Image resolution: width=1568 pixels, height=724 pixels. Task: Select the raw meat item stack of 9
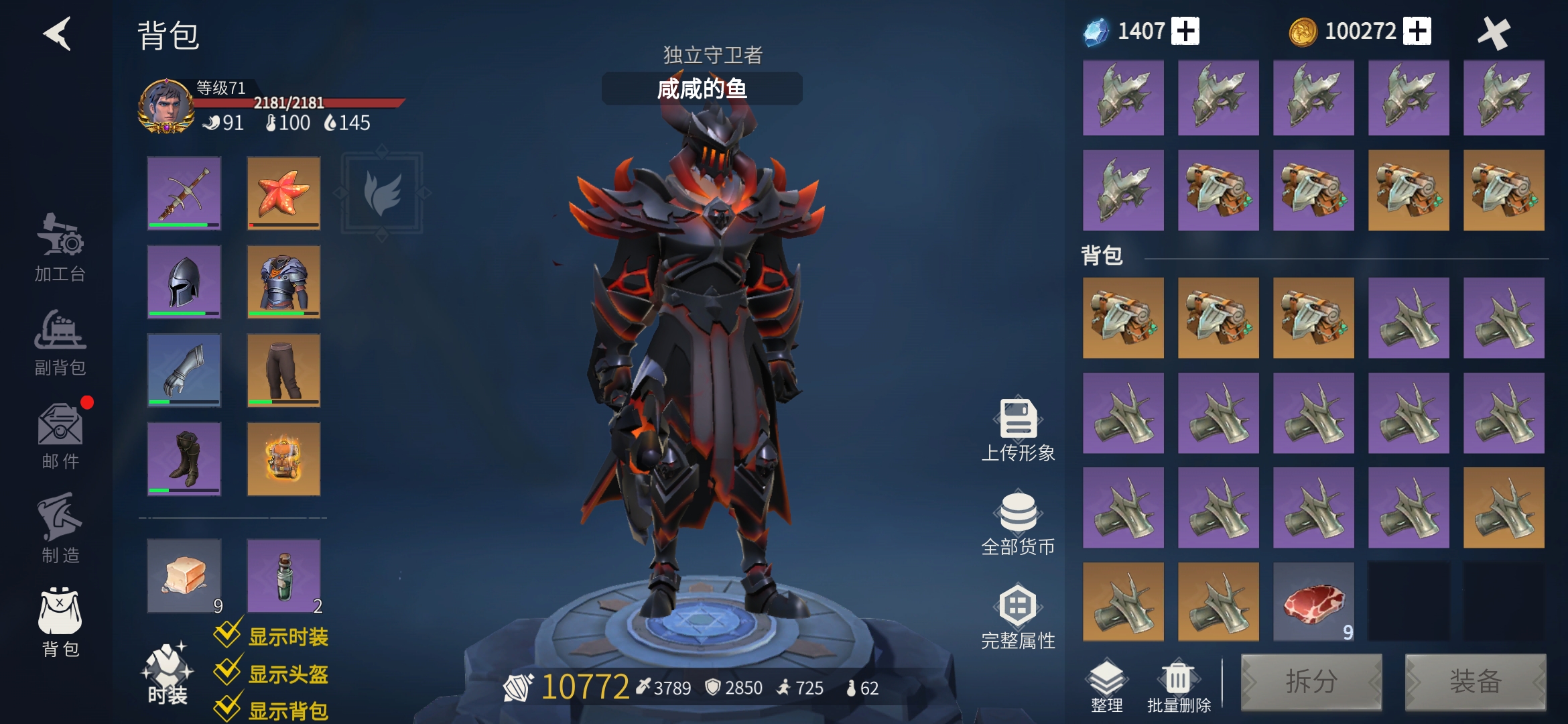click(1313, 602)
